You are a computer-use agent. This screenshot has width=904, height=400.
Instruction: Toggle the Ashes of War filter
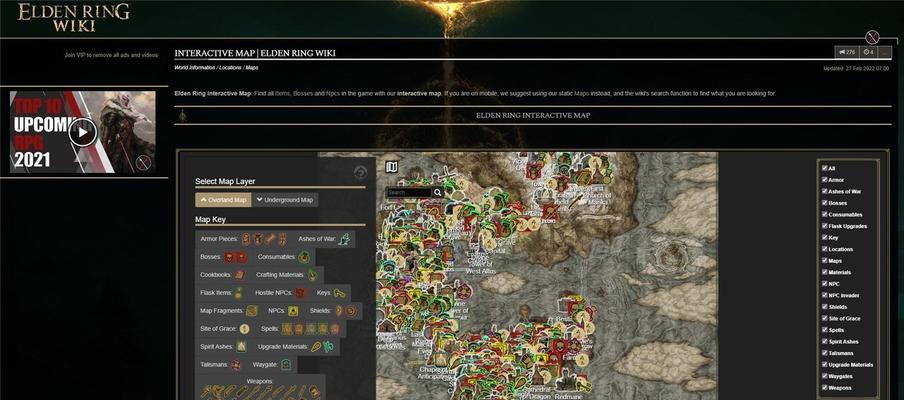click(x=824, y=191)
